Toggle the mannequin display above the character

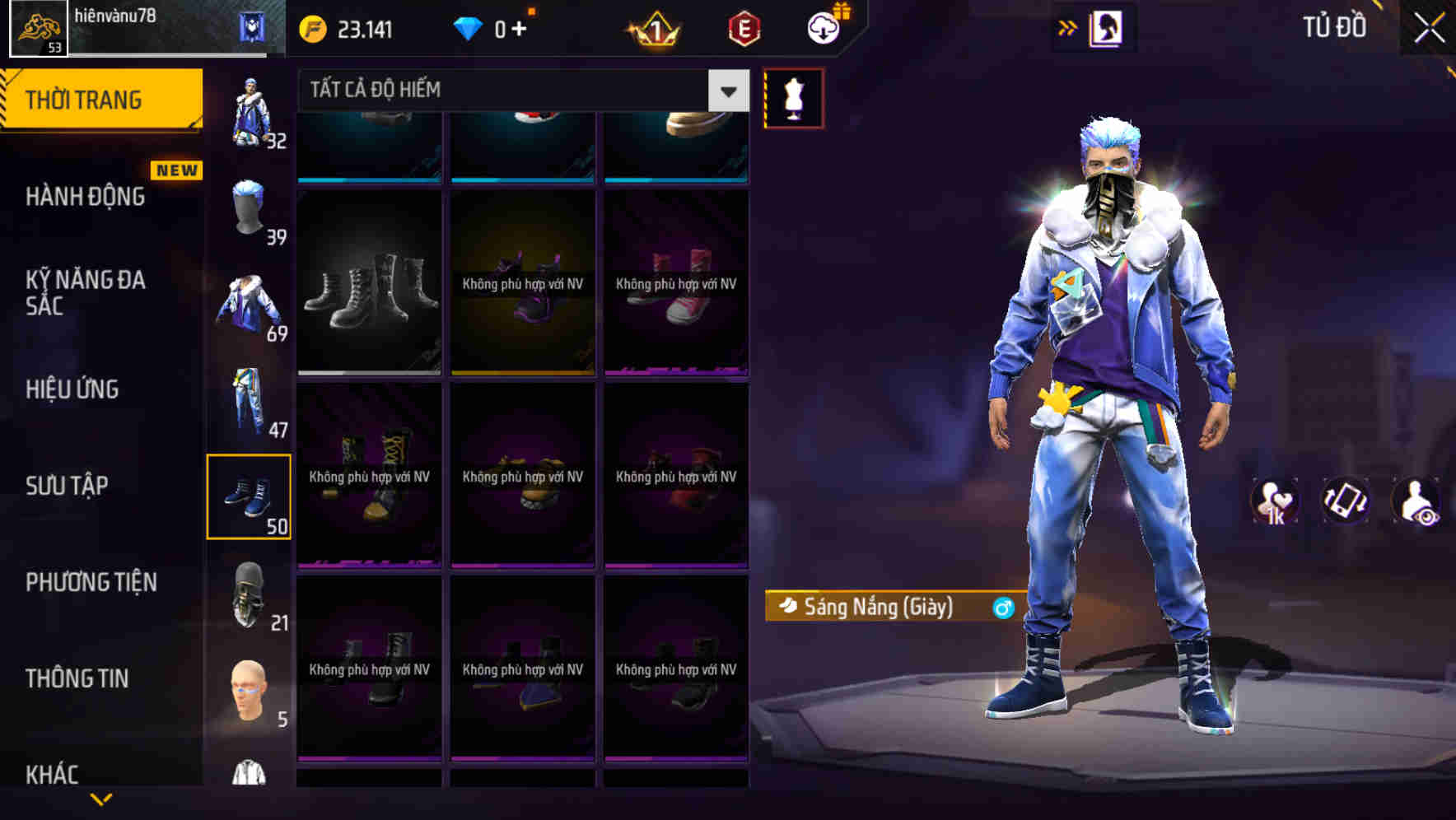[793, 97]
